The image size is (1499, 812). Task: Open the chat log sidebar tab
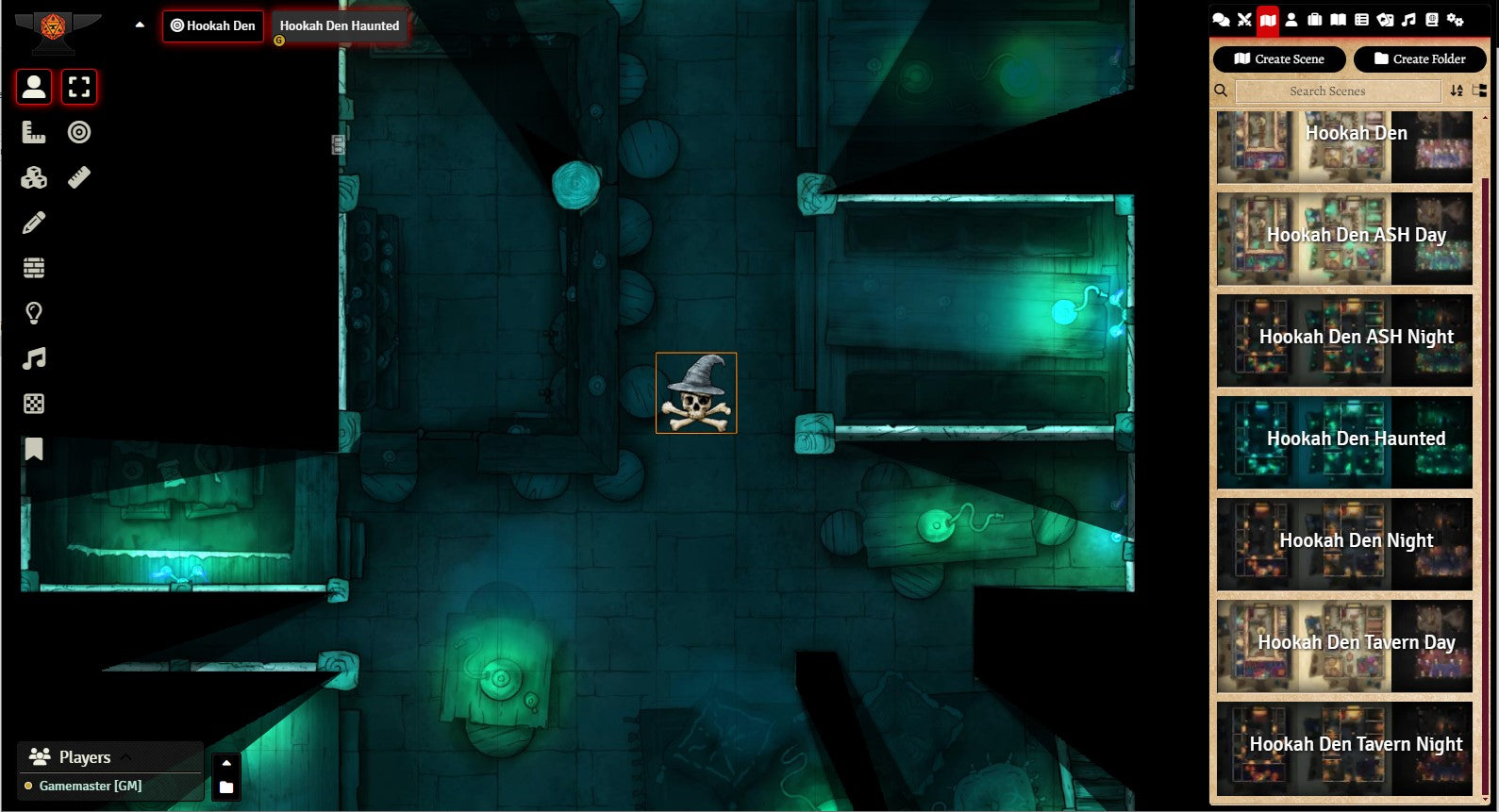click(x=1221, y=20)
